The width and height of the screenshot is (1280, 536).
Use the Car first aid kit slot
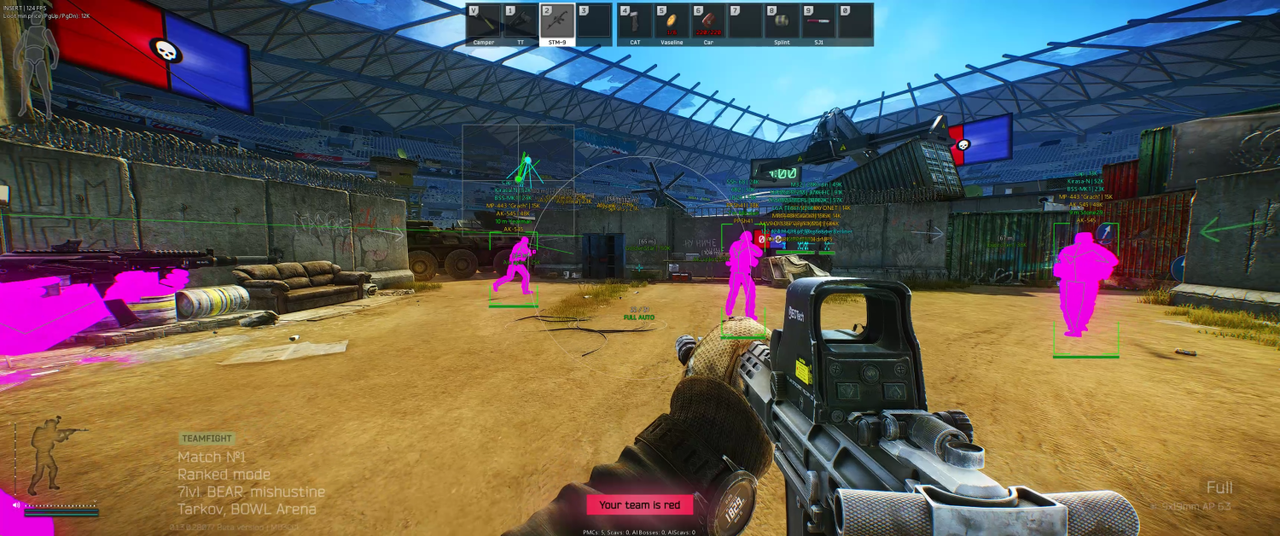point(708,23)
